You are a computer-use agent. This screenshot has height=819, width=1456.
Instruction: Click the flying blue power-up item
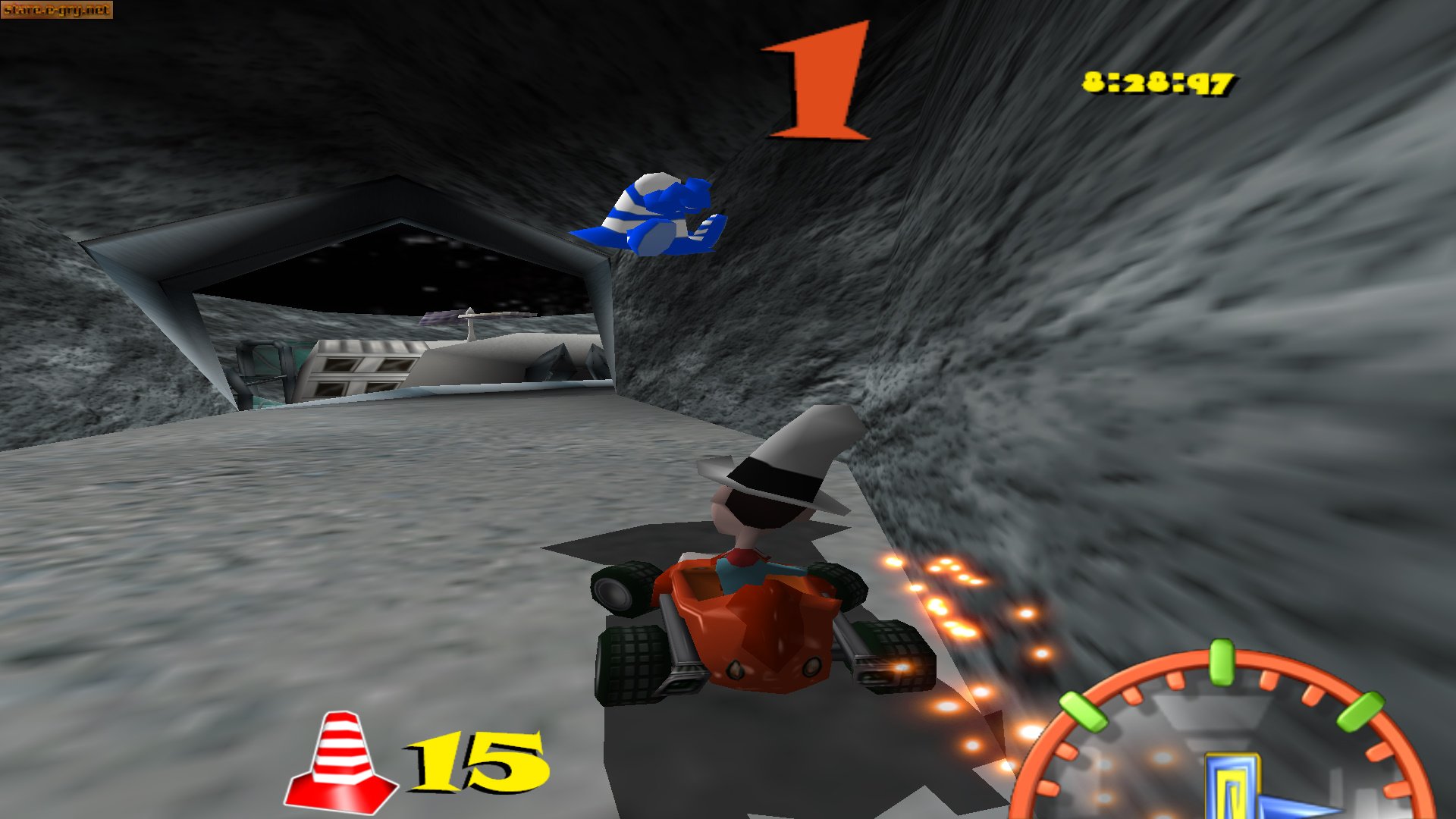660,216
